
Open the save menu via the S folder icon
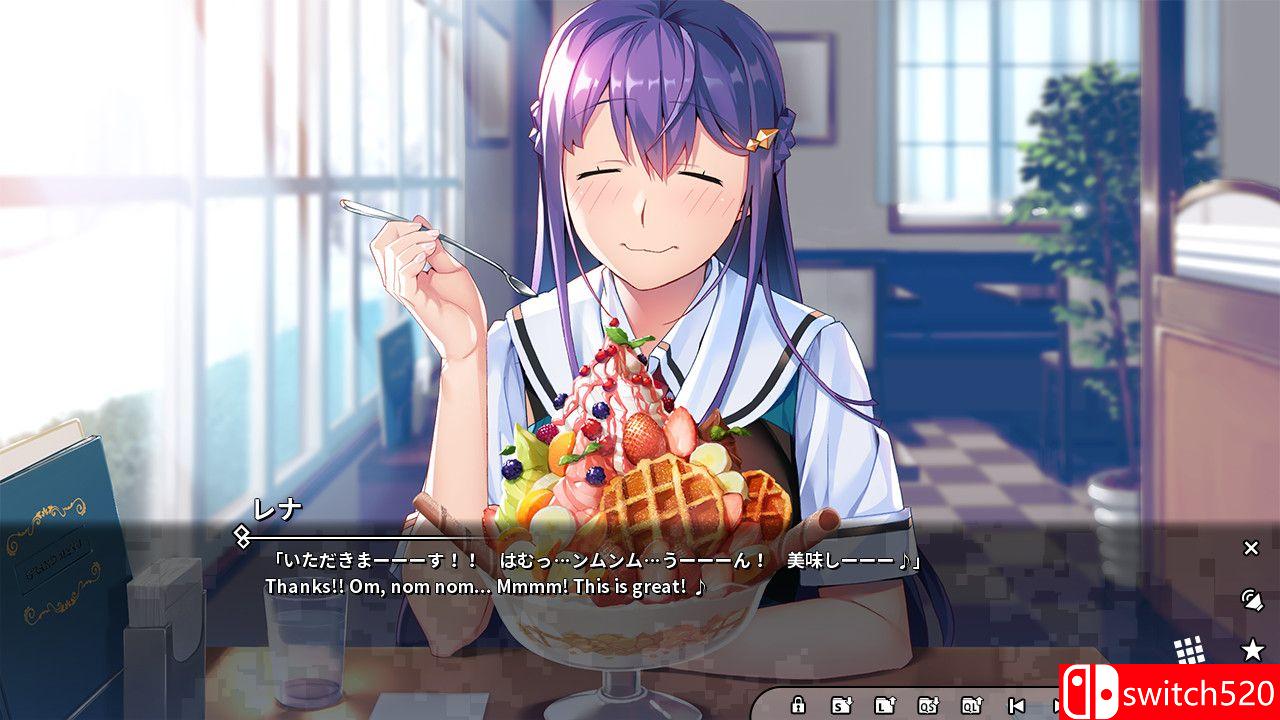(x=842, y=705)
